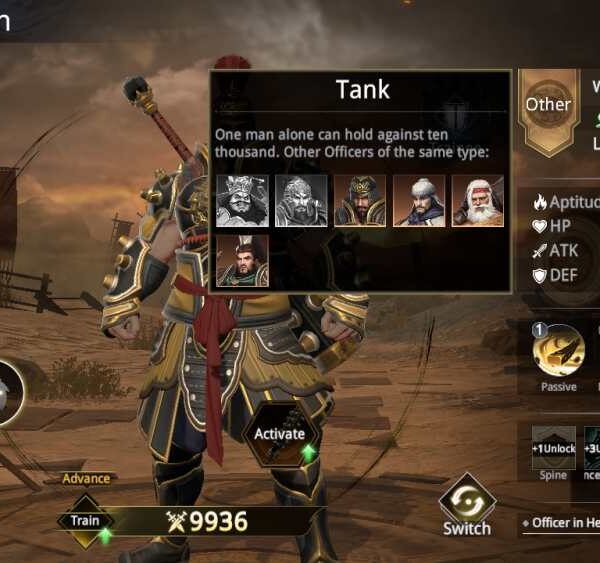
Task: Tap the Train button
Action: 84,521
